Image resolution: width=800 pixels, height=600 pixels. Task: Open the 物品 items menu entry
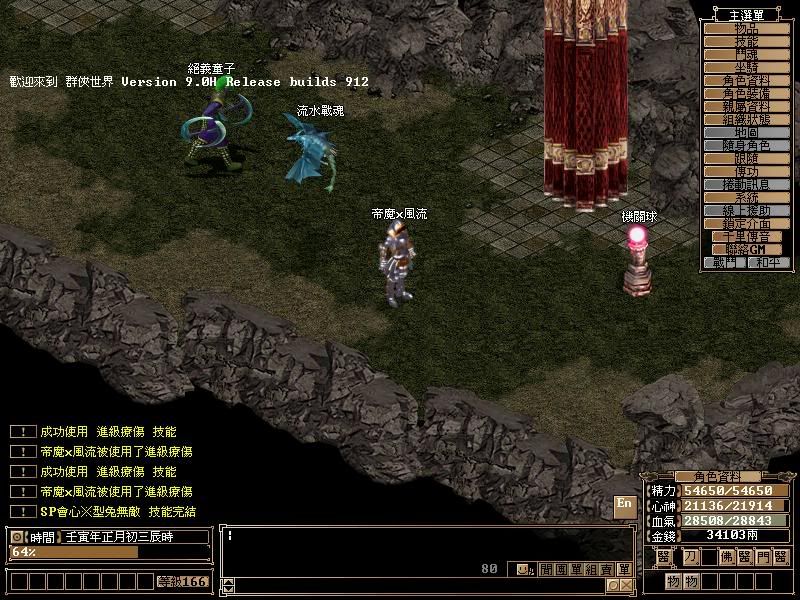(x=748, y=29)
